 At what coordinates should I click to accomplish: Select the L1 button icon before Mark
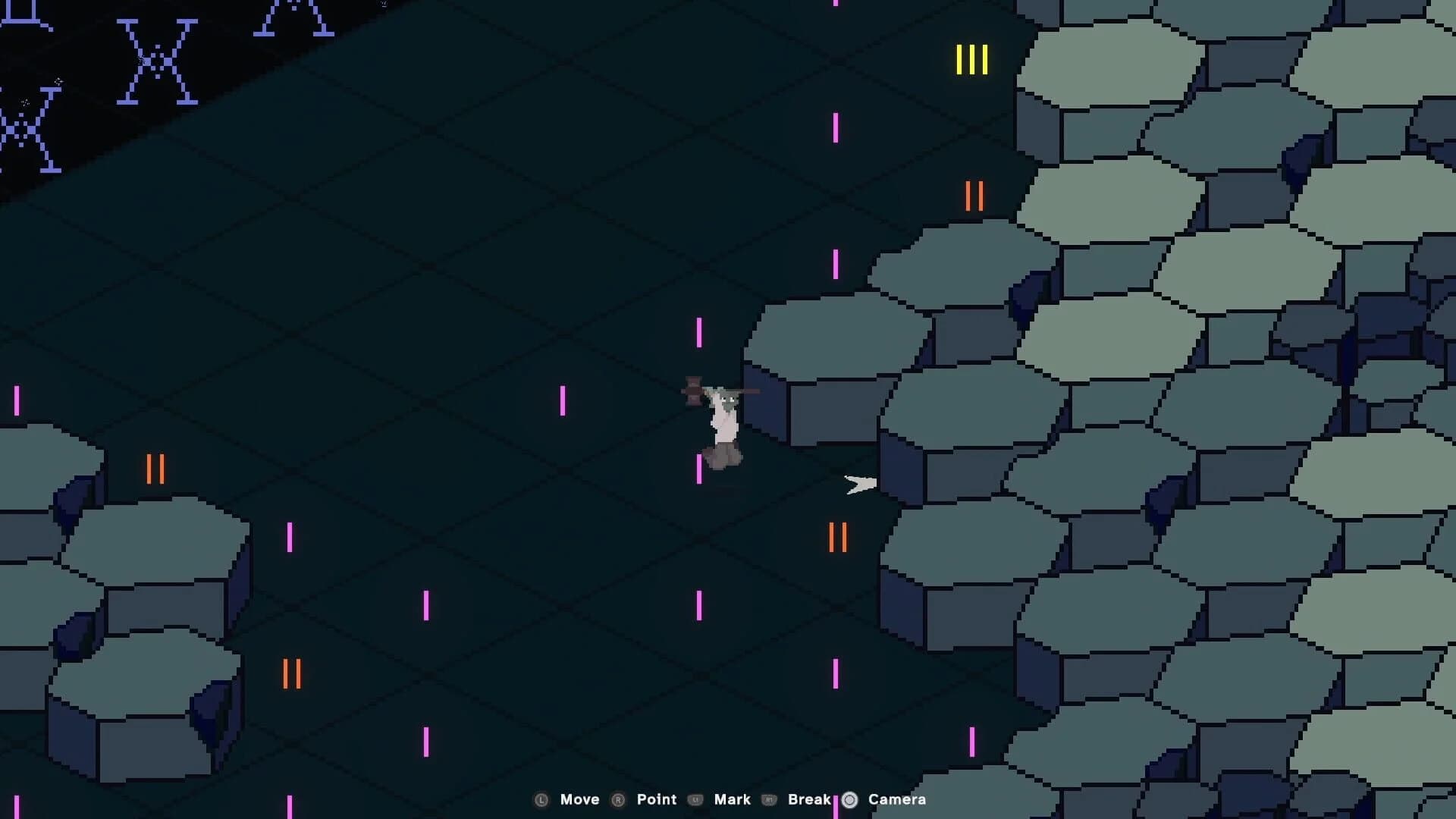point(696,799)
